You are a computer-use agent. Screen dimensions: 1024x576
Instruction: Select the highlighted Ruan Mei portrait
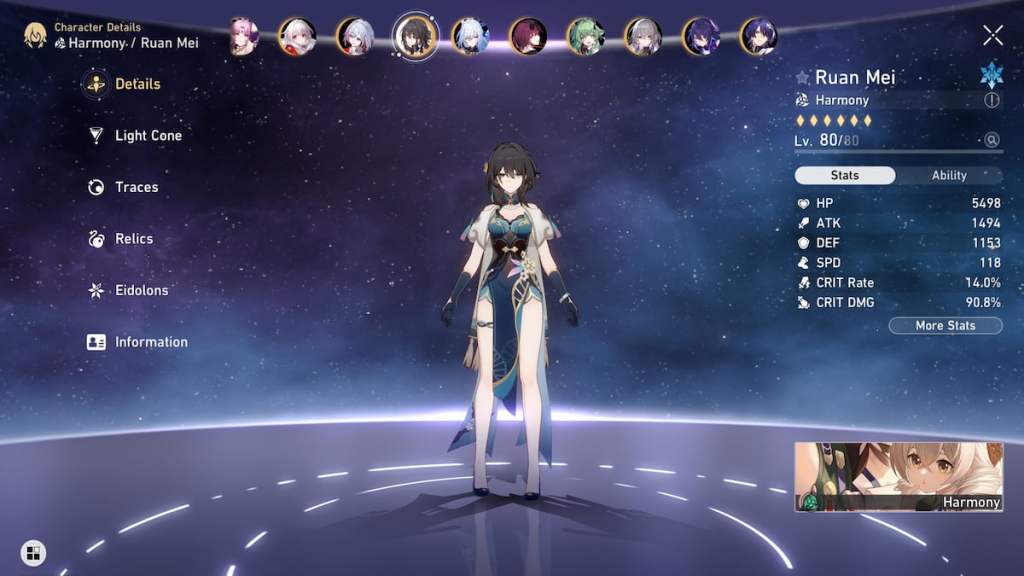[415, 36]
